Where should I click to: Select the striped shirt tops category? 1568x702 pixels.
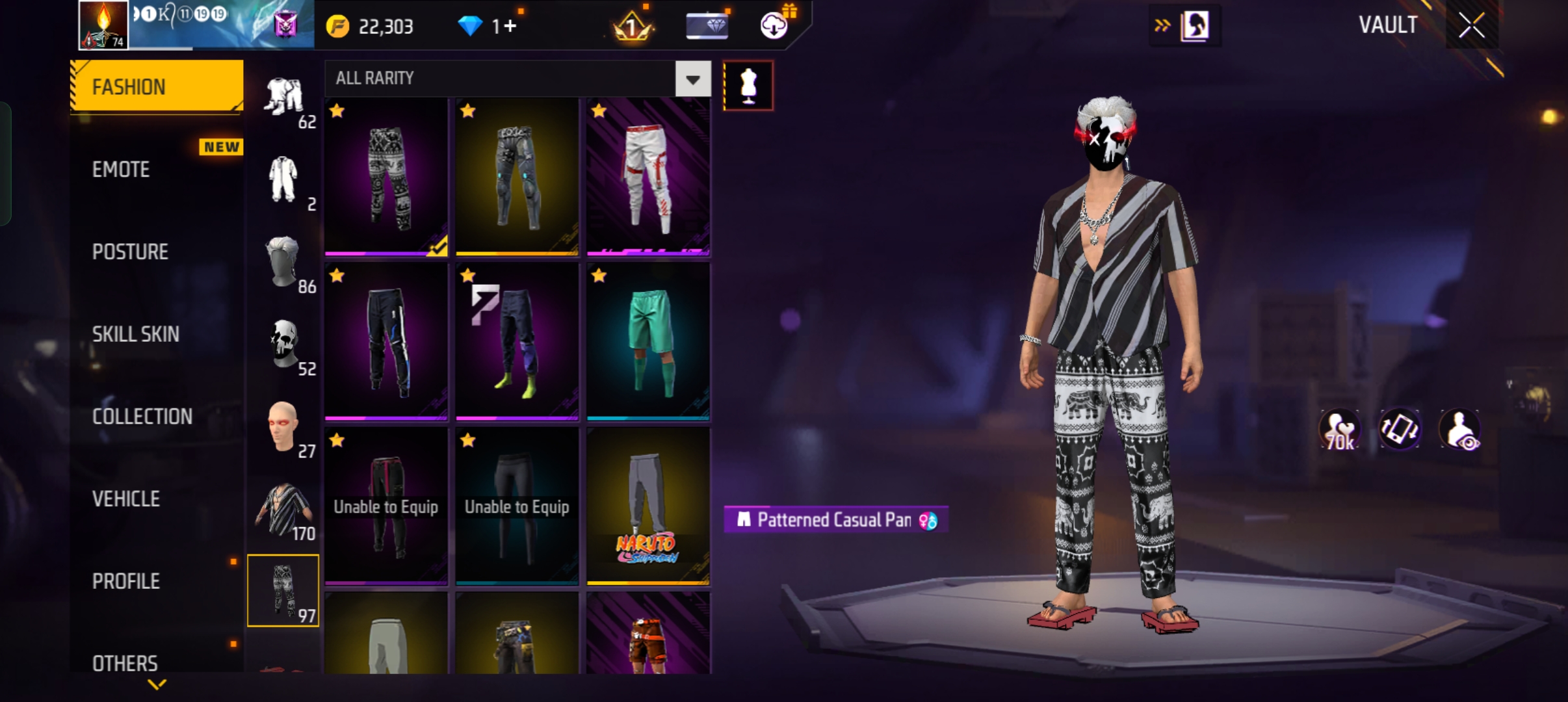coord(283,511)
